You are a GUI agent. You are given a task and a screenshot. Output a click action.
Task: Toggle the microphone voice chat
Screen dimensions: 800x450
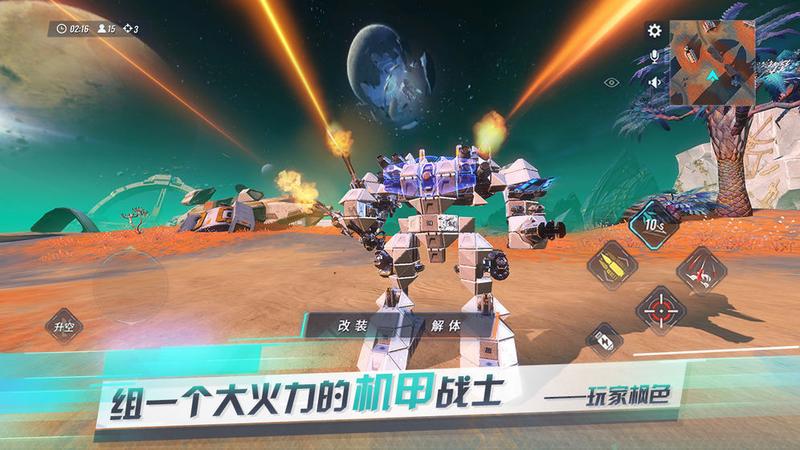pos(655,57)
